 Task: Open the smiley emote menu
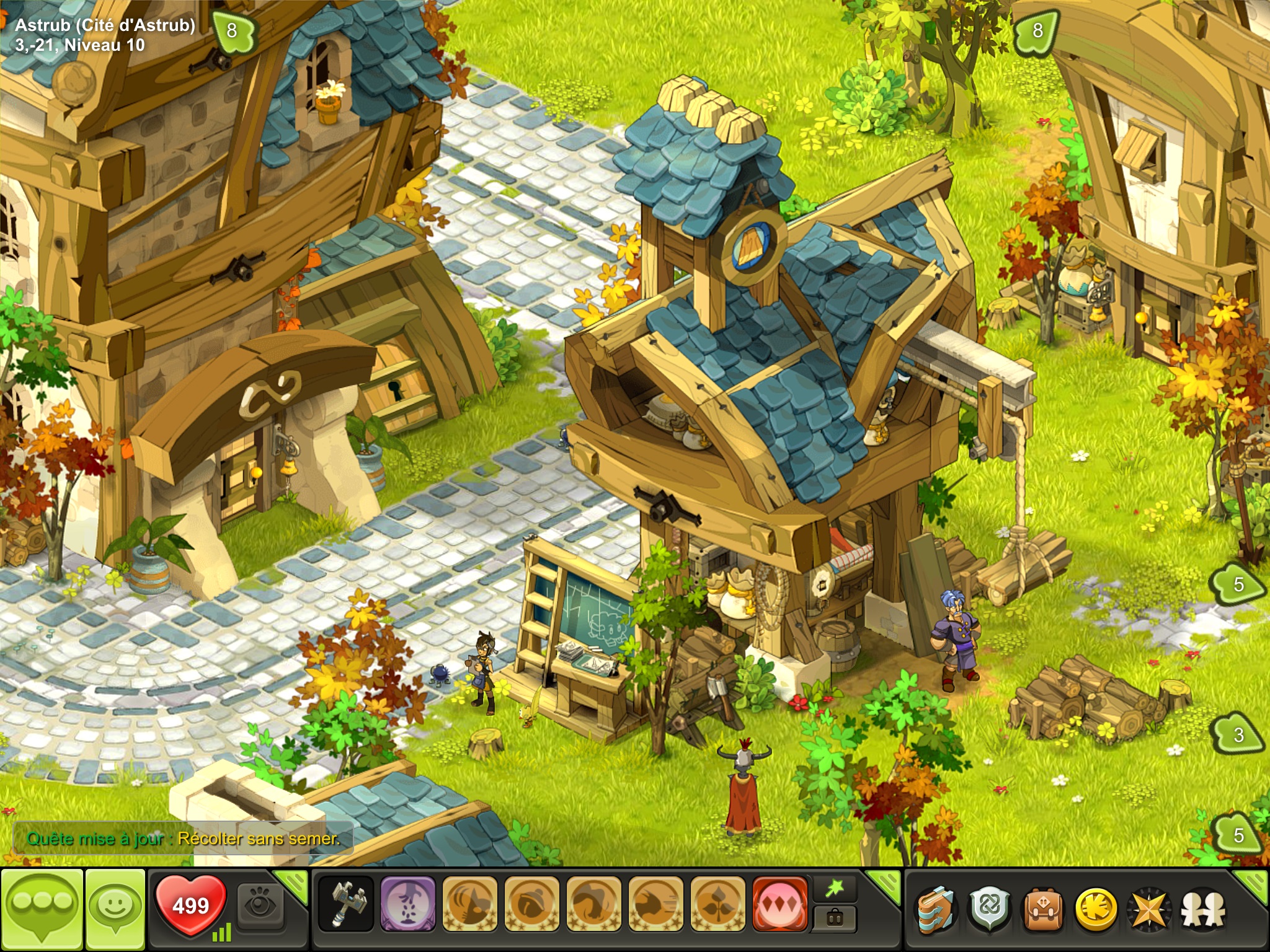click(x=115, y=908)
